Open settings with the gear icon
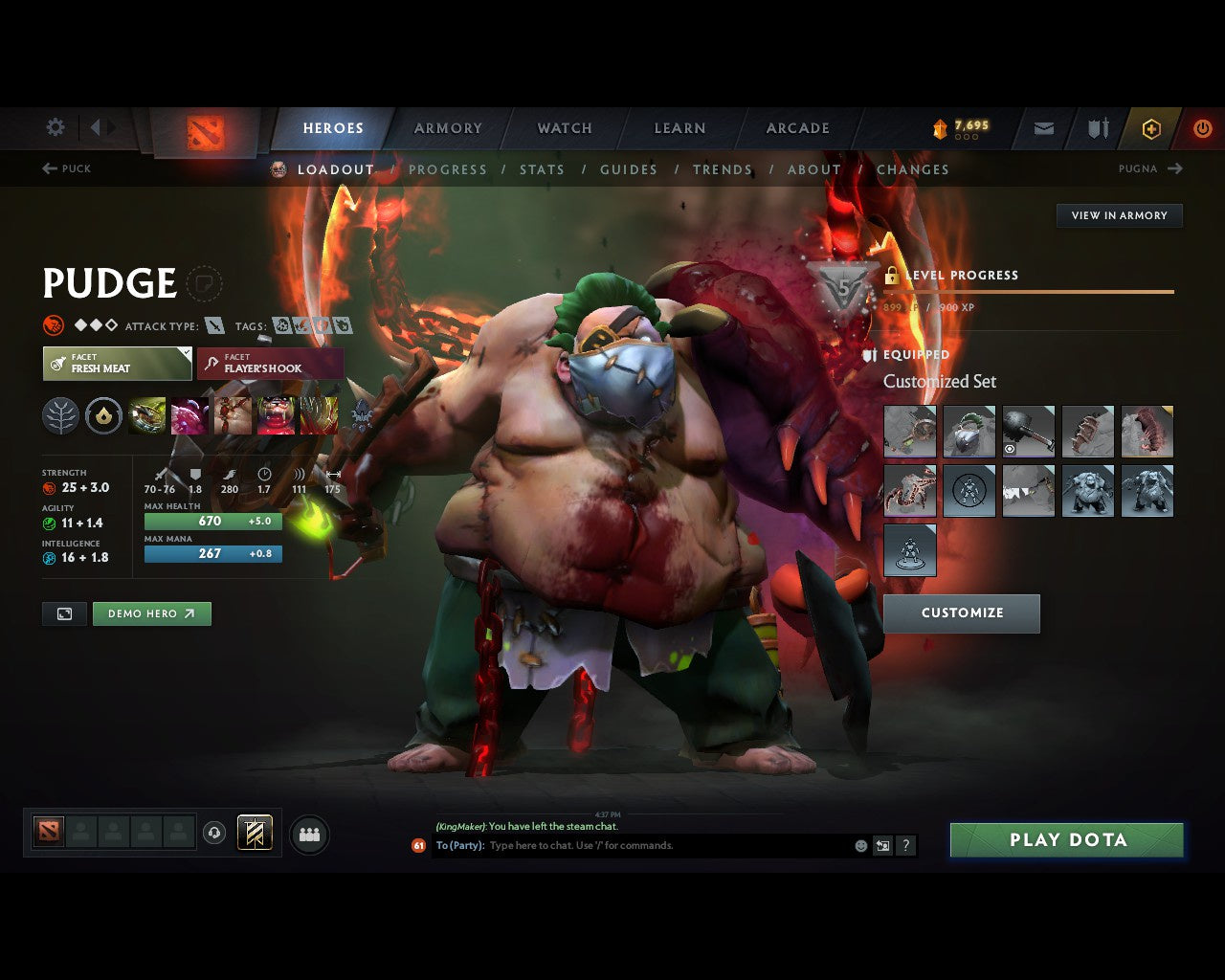Image resolution: width=1225 pixels, height=980 pixels. pos(56,127)
